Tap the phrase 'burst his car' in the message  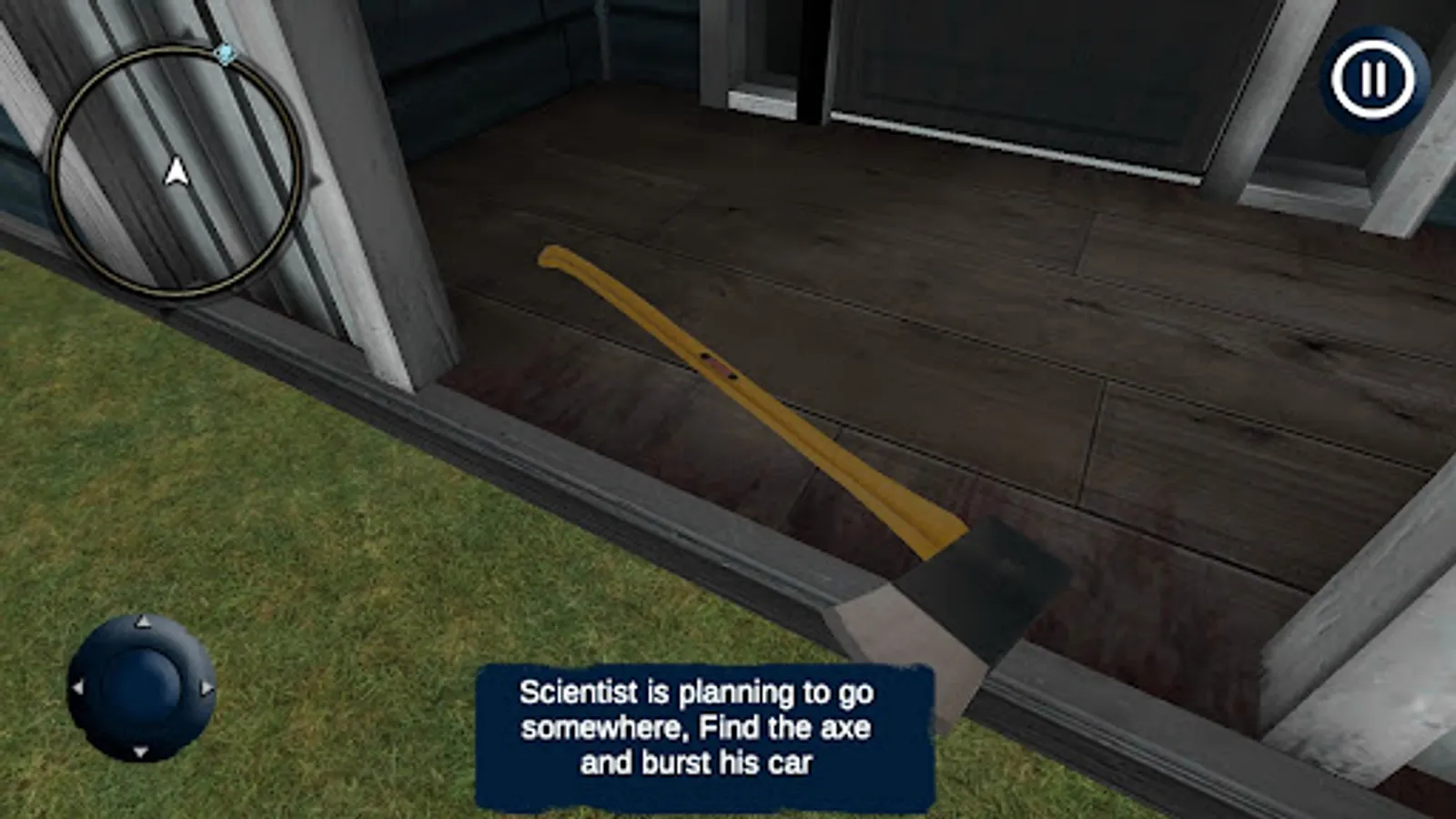(730, 764)
